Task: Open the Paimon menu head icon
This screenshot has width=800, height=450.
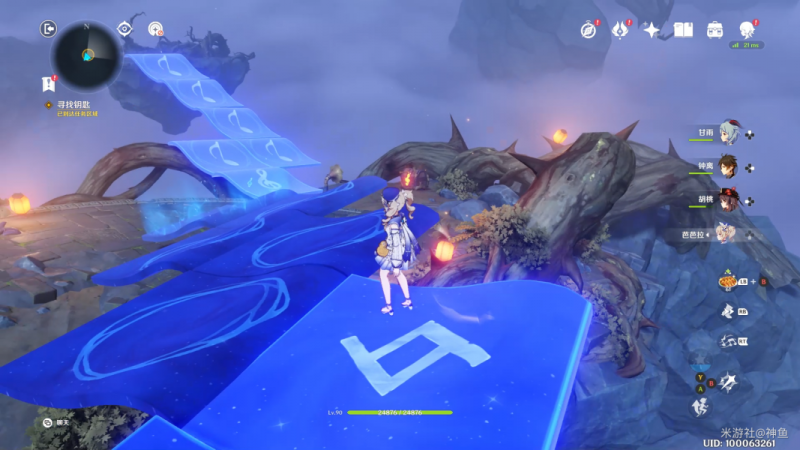Action: pos(746,30)
